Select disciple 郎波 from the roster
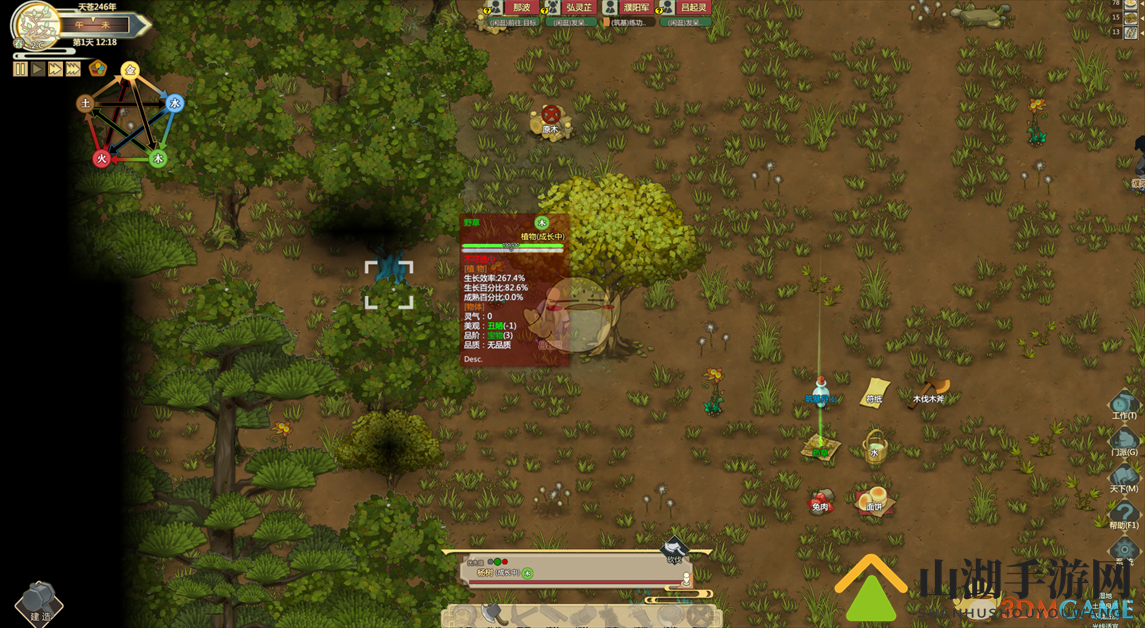Viewport: 1145px width, 628px height. 520,8
